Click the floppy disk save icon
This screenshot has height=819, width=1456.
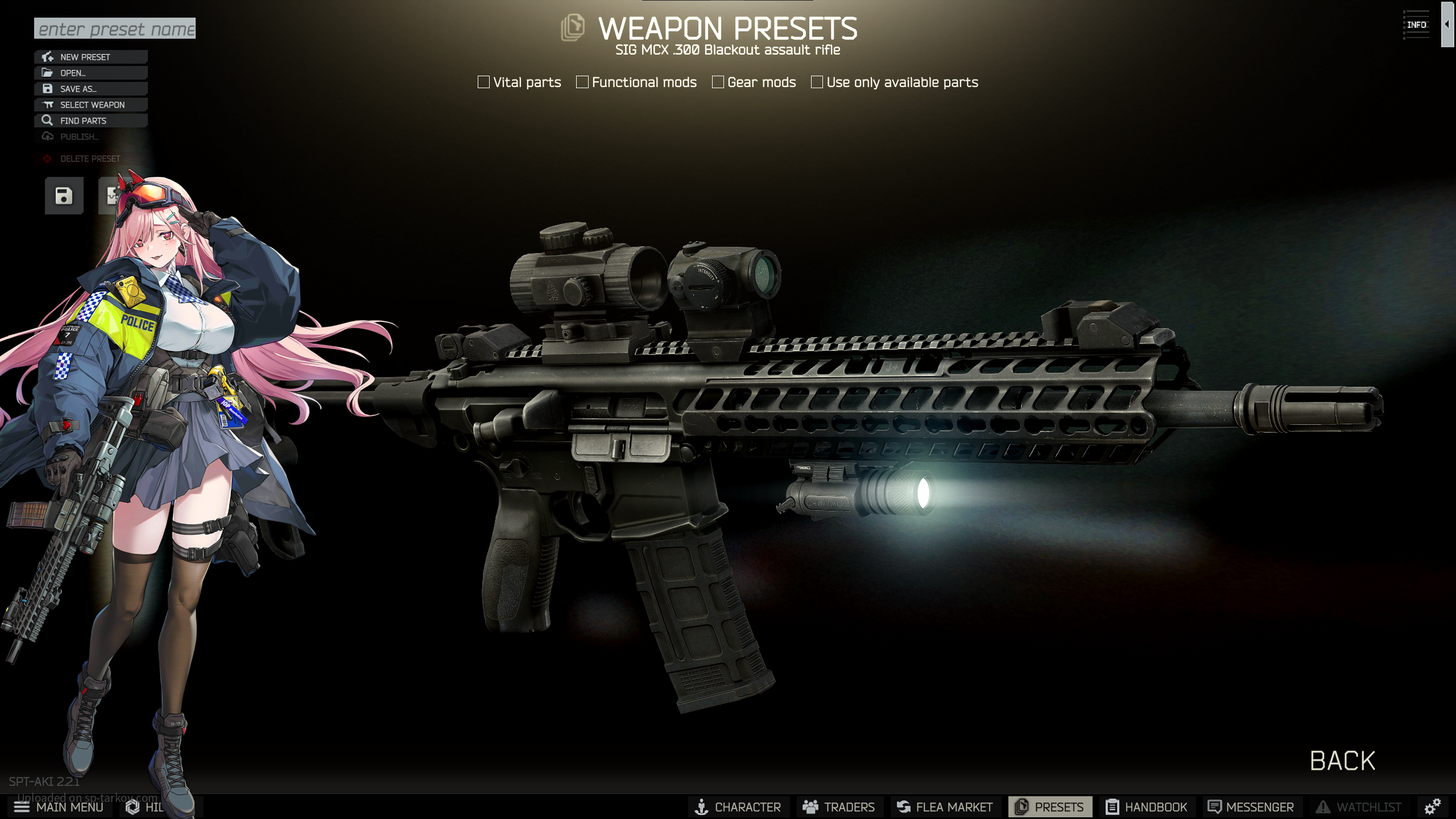click(x=64, y=196)
